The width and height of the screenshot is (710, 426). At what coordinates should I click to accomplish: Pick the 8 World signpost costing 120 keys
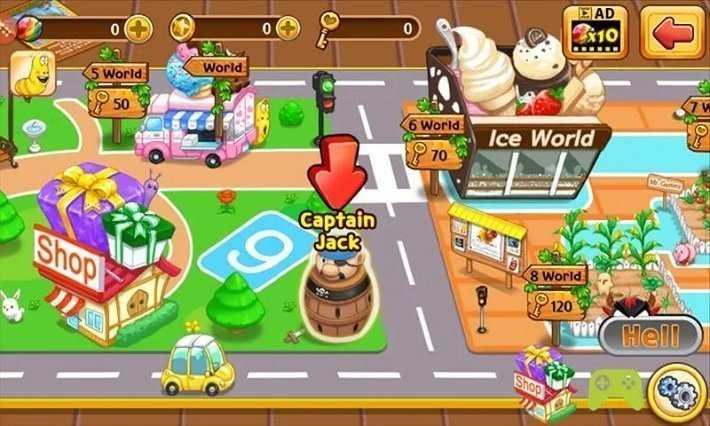tap(556, 292)
